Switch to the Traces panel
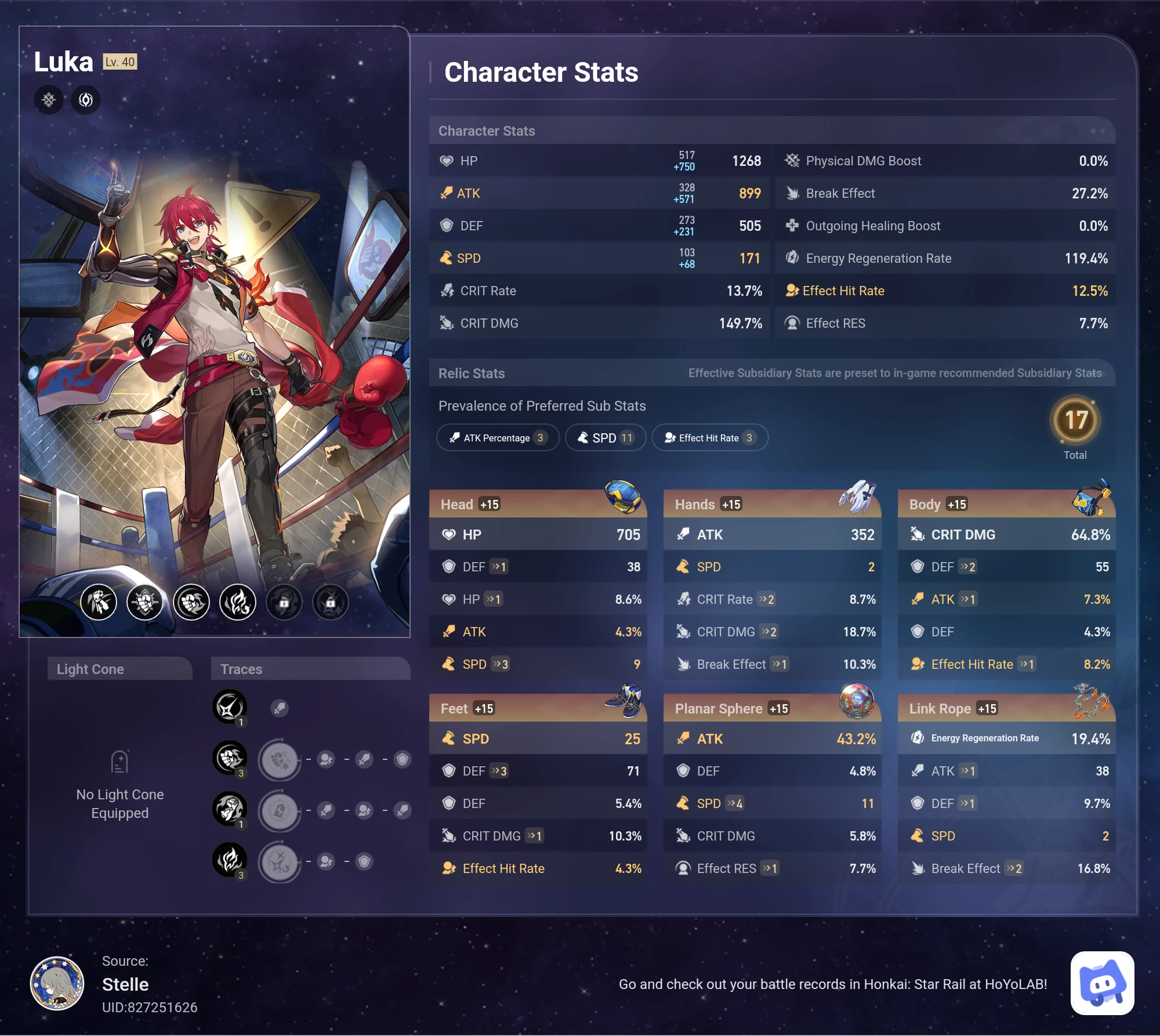Screen dimensions: 1160x1036 point(310,669)
